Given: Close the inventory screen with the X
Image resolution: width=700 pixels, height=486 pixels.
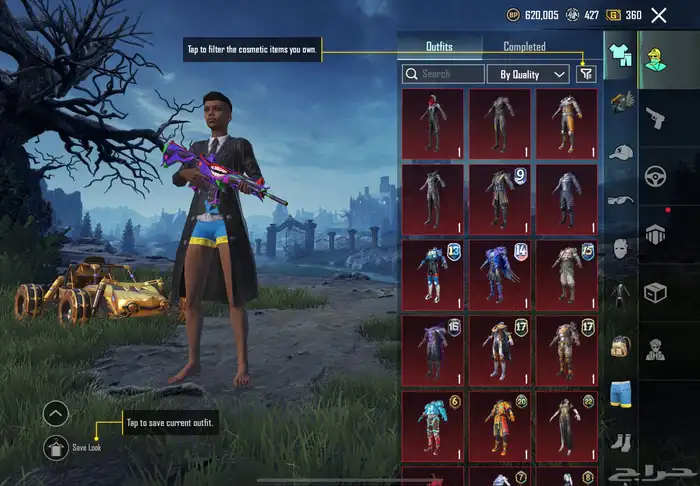Looking at the screenshot, I should coord(658,15).
